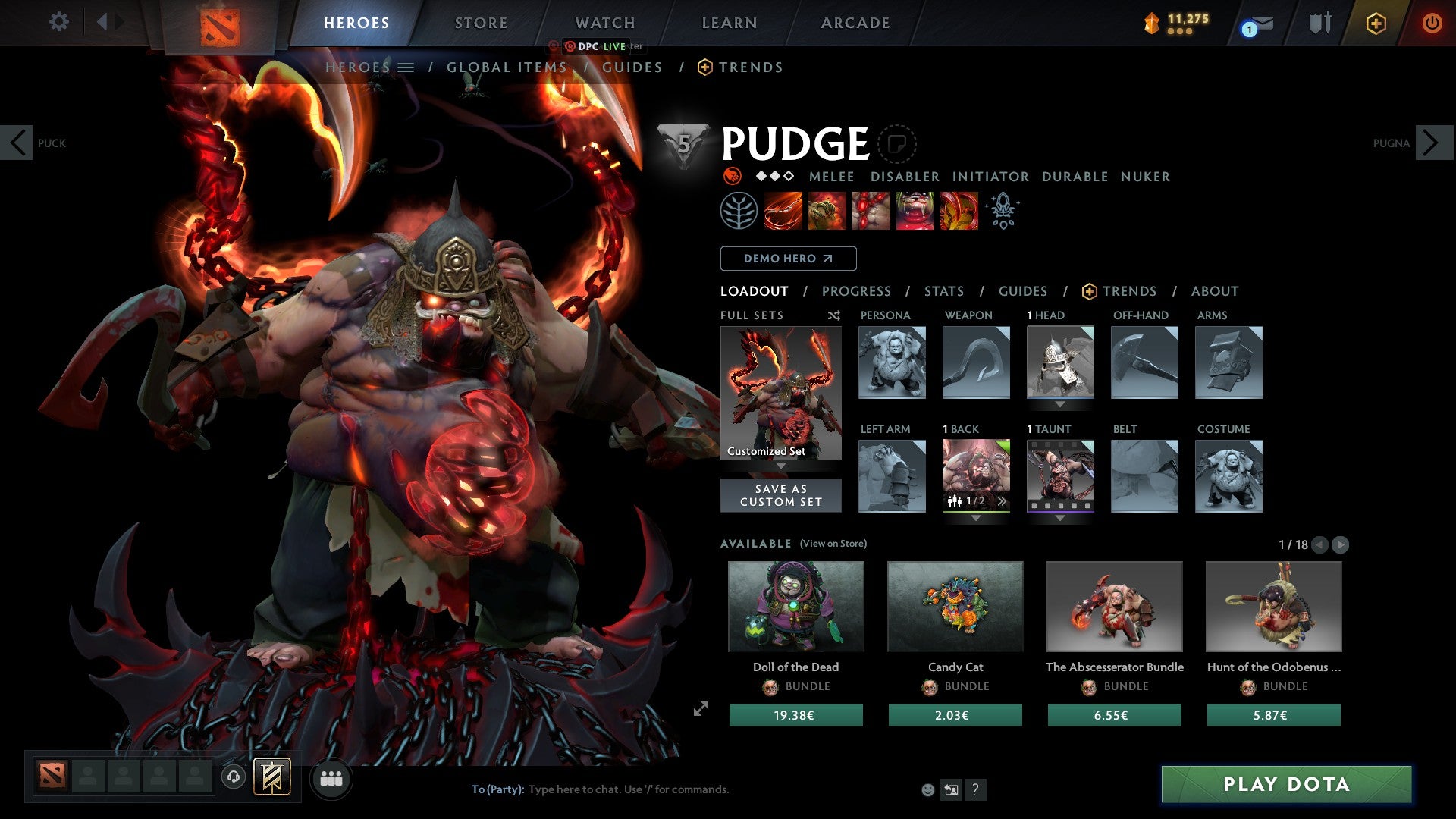Expand style options chevron on Back item

pos(1001,500)
